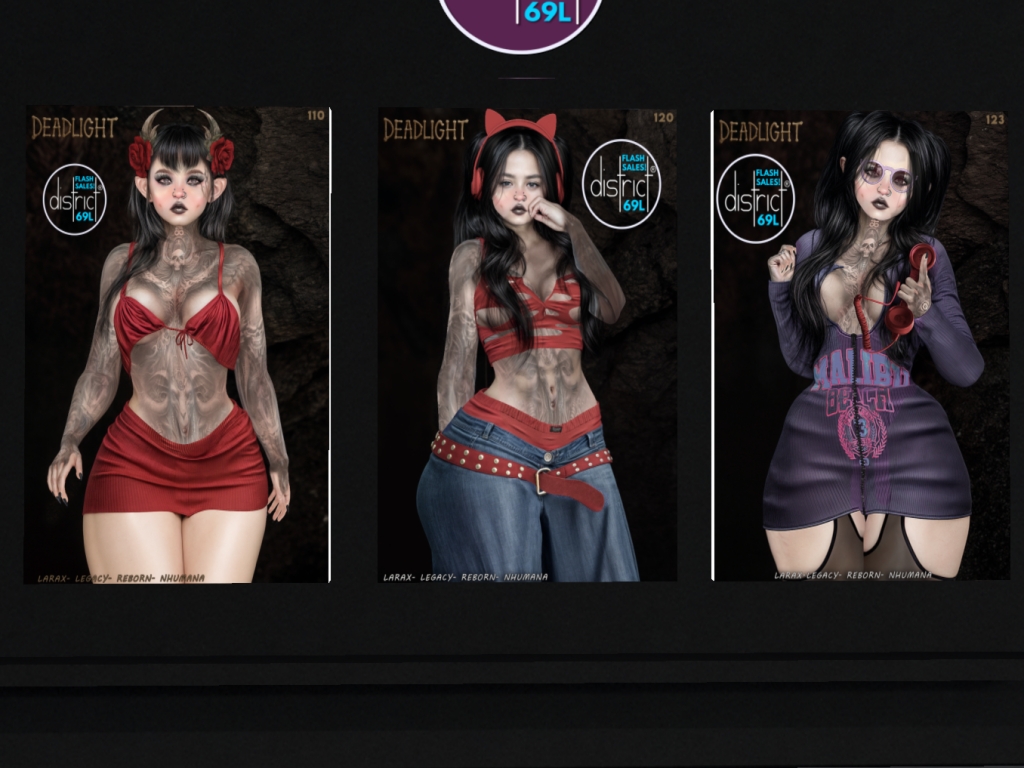Click the purple 69L round sign at top
This screenshot has height=768, width=1024.
tap(520, 20)
